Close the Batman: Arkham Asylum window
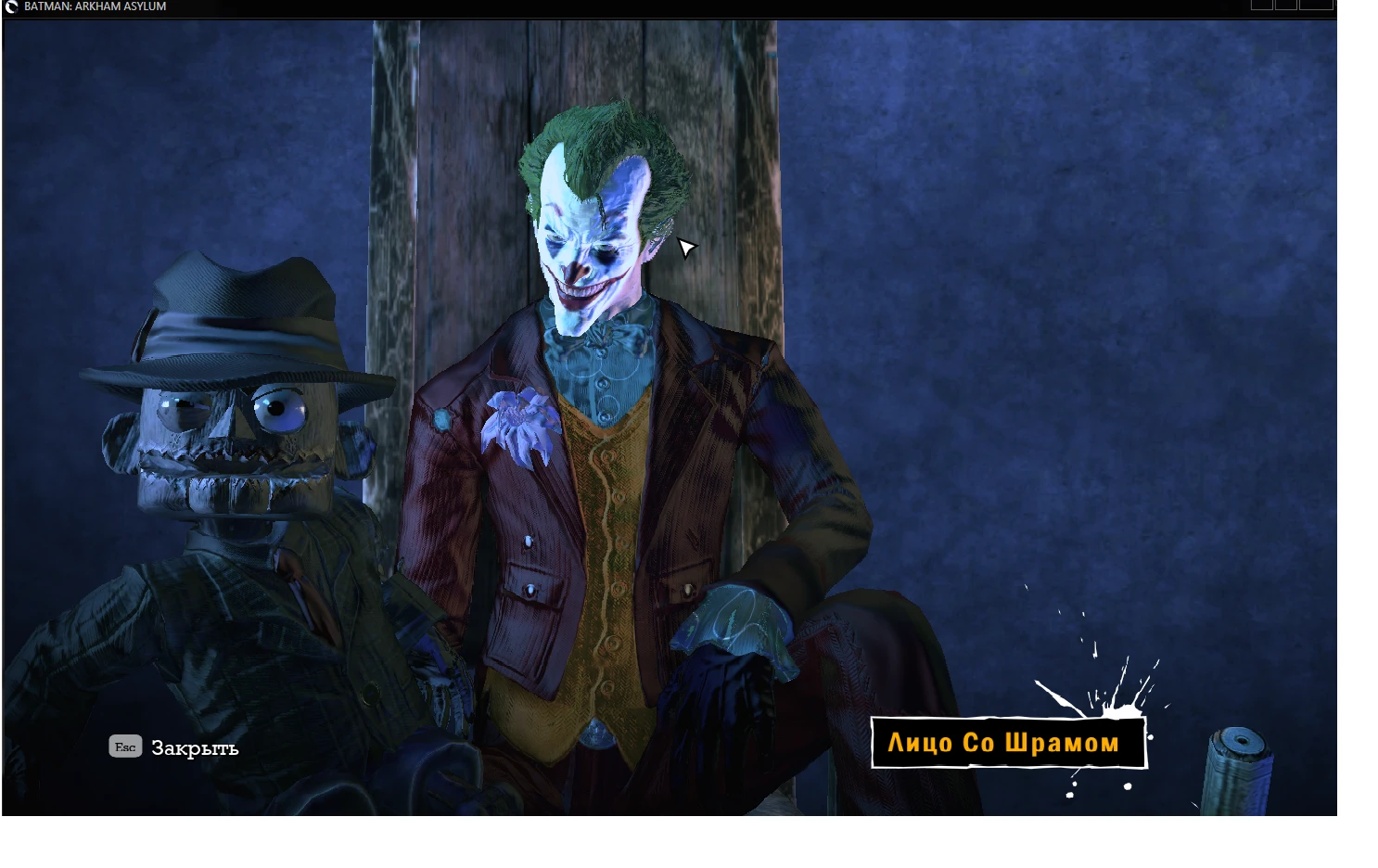Viewport: 1378px width, 868px height. [1317, 6]
